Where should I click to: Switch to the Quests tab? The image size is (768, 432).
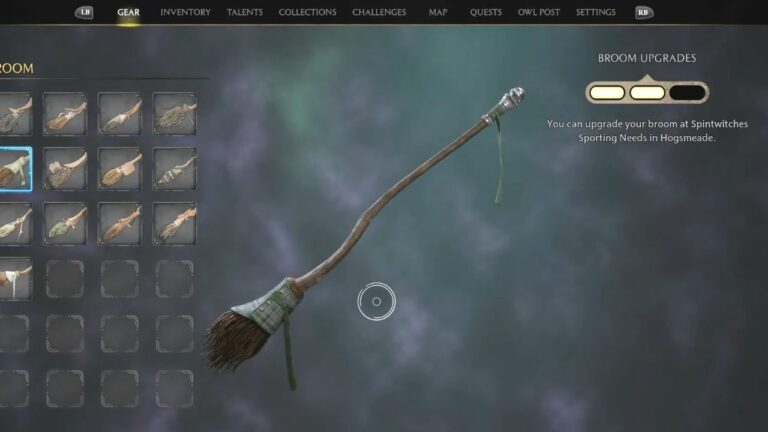click(x=486, y=12)
